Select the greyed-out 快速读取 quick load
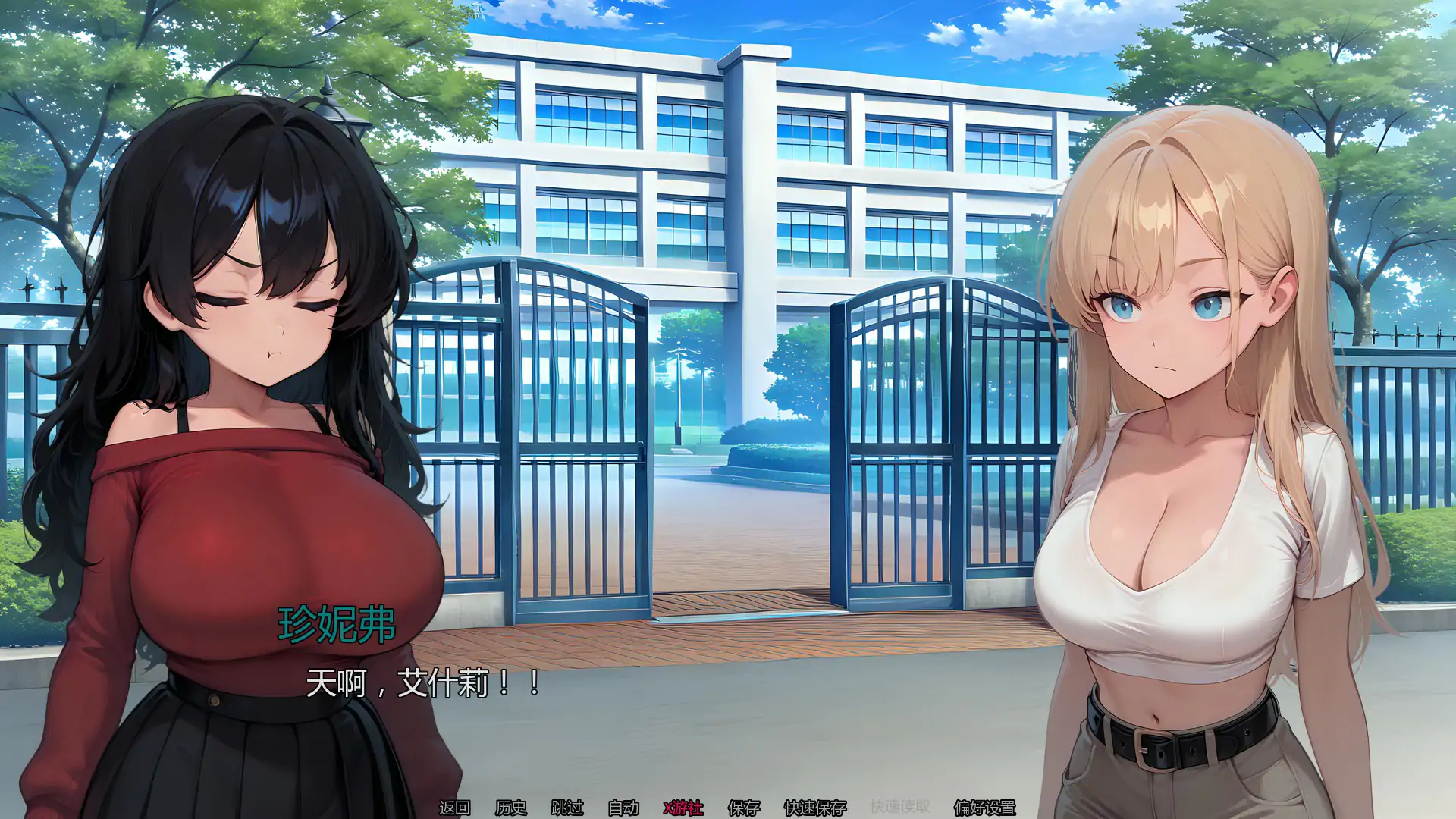The height and width of the screenshot is (819, 1456). pyautogui.click(x=900, y=808)
